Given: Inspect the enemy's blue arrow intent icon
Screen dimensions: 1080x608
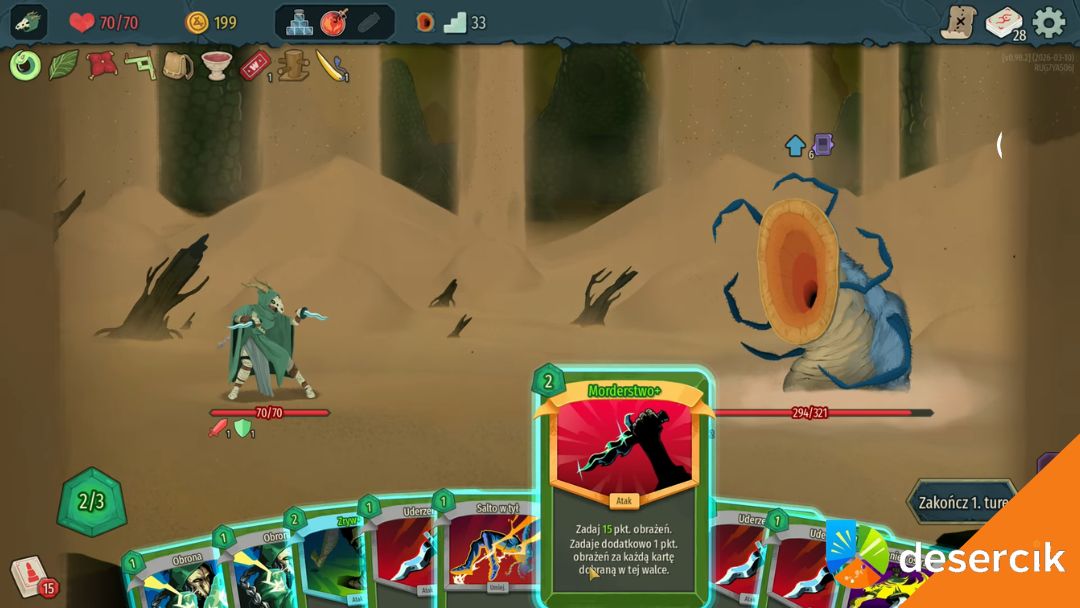Looking at the screenshot, I should coord(796,146).
